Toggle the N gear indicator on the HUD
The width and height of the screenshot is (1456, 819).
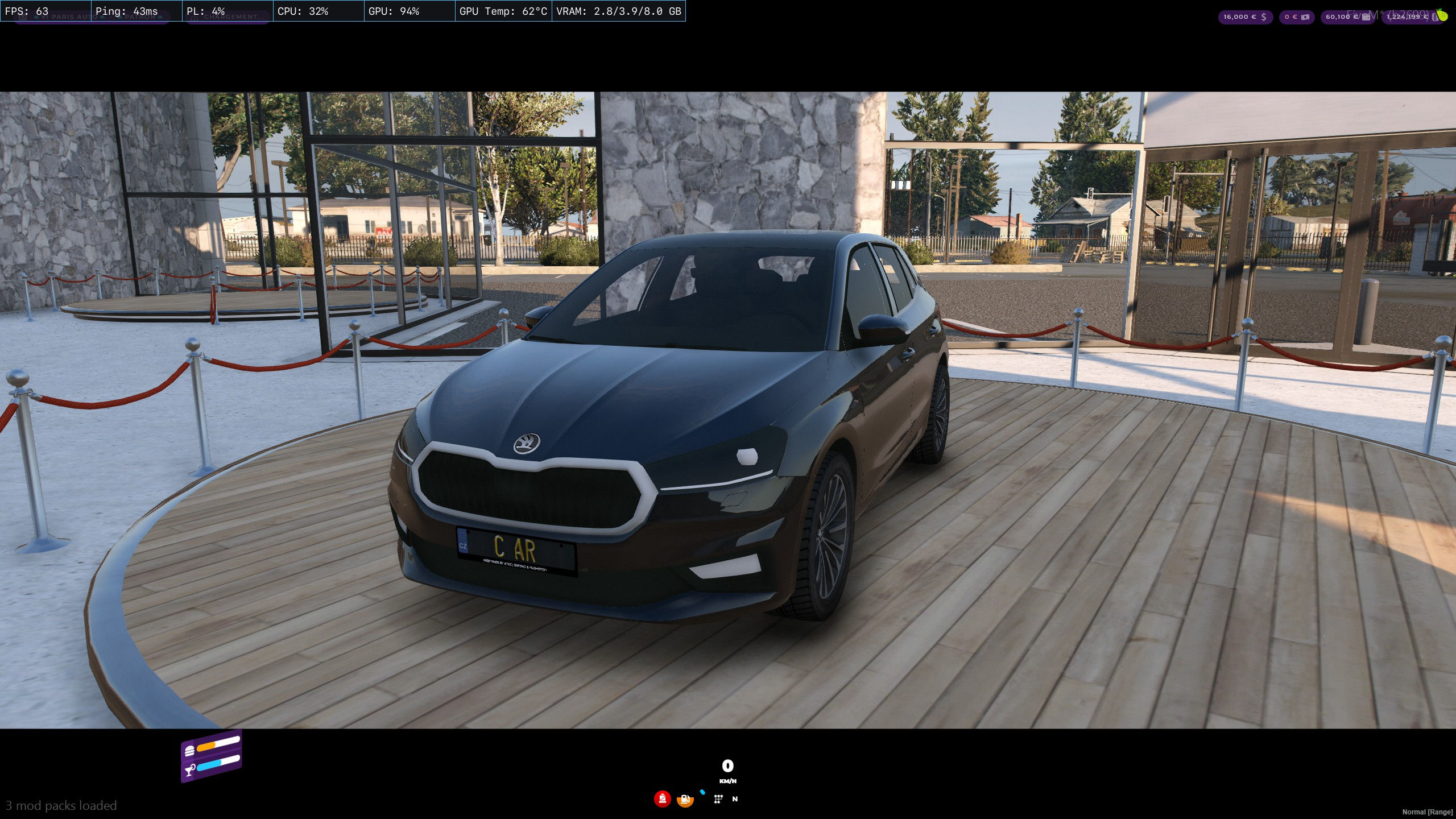[735, 800]
